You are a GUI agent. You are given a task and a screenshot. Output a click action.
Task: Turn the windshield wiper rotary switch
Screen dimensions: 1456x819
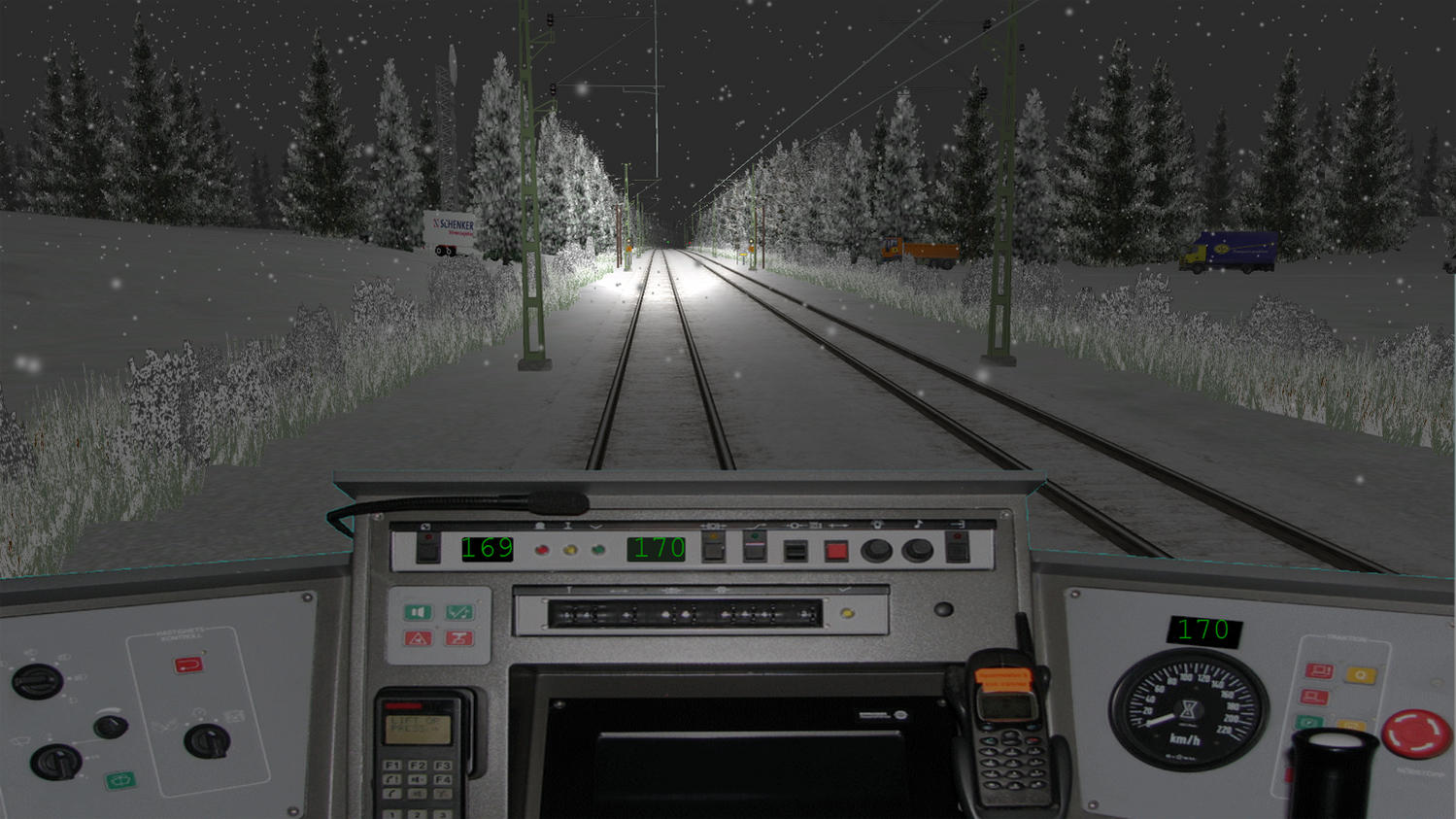[x=55, y=761]
